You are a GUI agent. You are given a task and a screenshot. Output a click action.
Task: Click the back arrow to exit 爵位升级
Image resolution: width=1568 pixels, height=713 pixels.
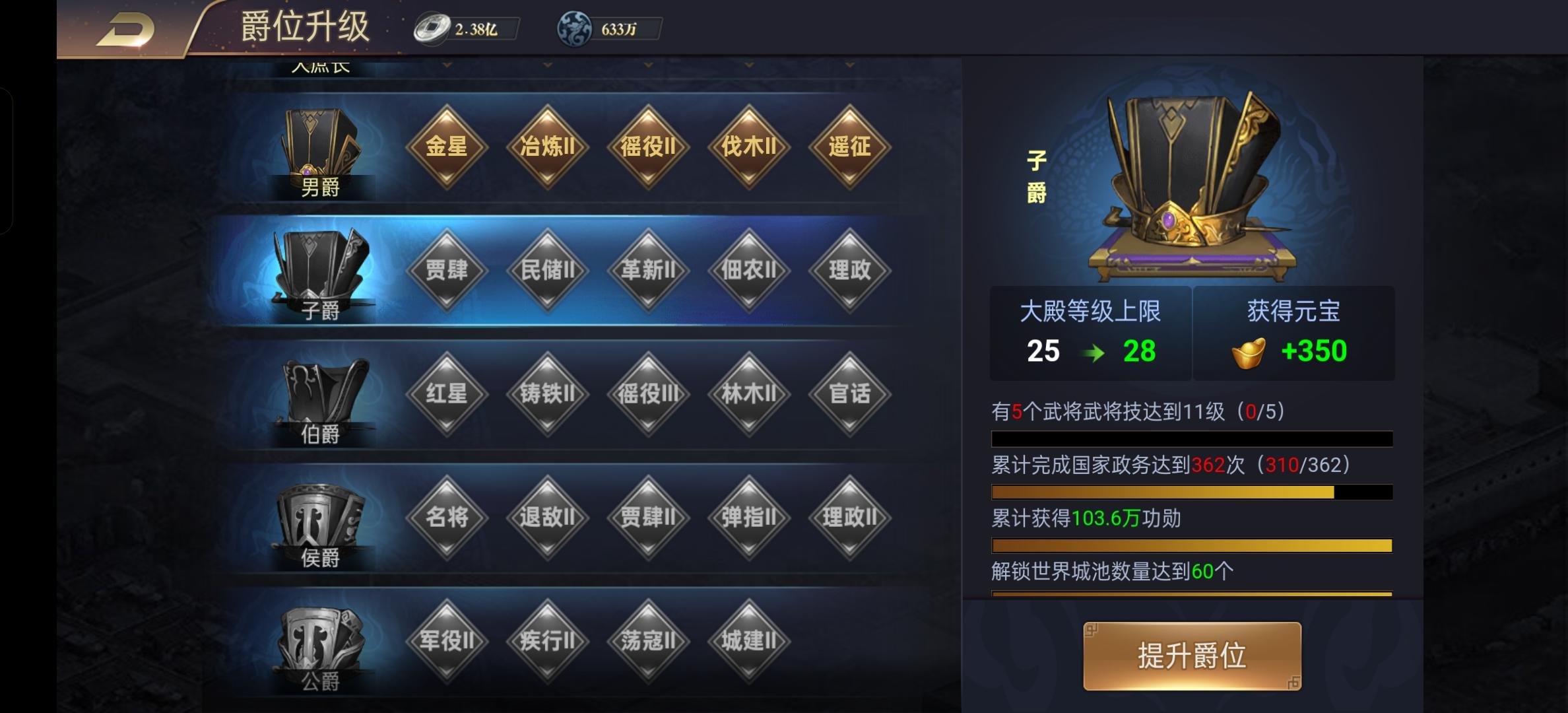click(129, 28)
